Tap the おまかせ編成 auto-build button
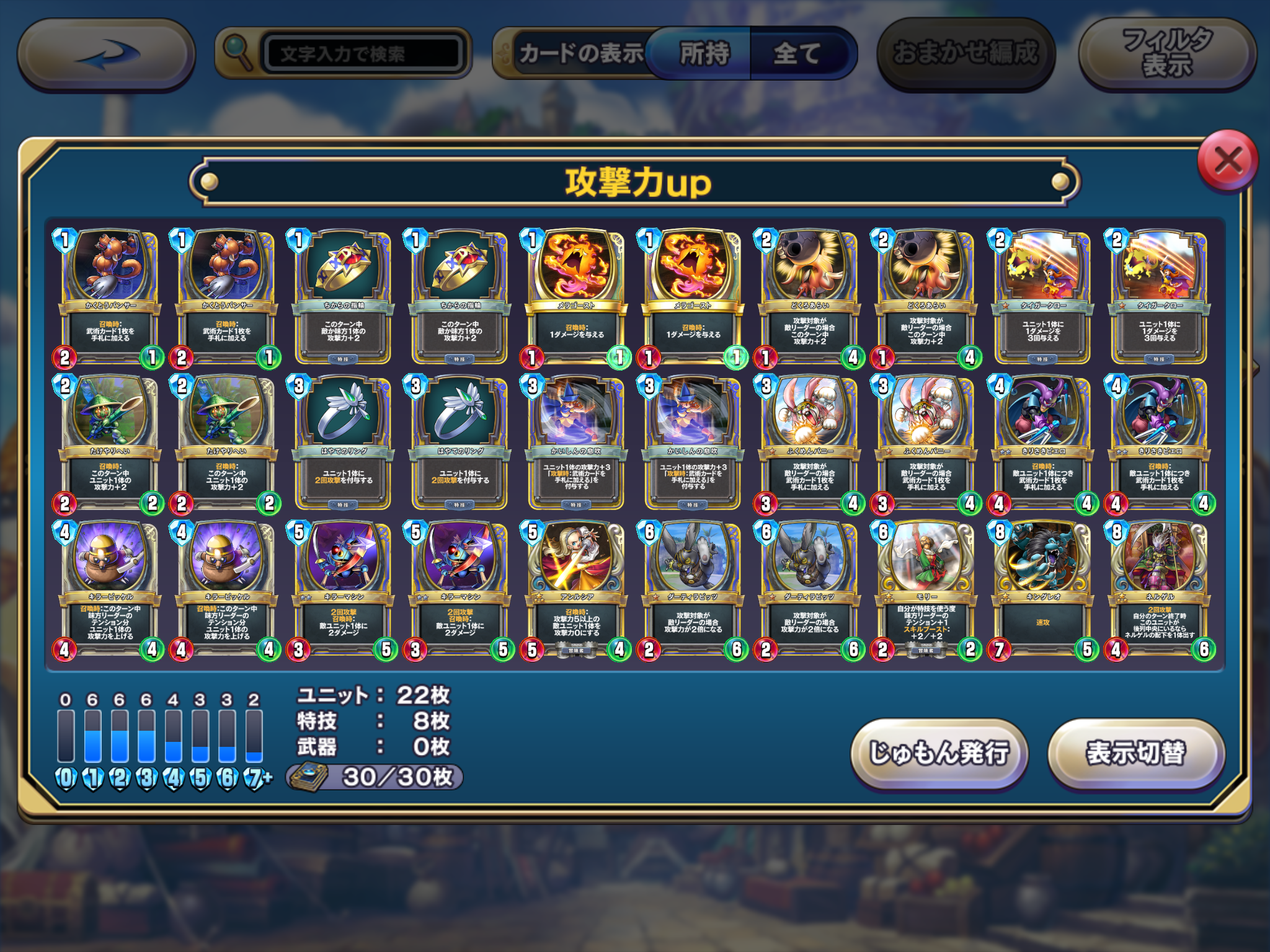 tap(965, 54)
